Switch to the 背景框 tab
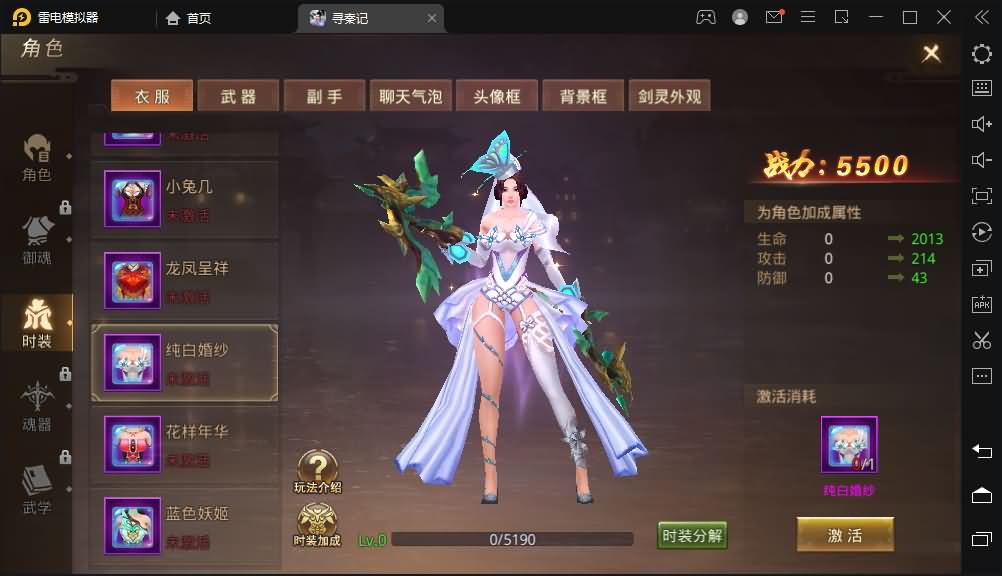 583,96
